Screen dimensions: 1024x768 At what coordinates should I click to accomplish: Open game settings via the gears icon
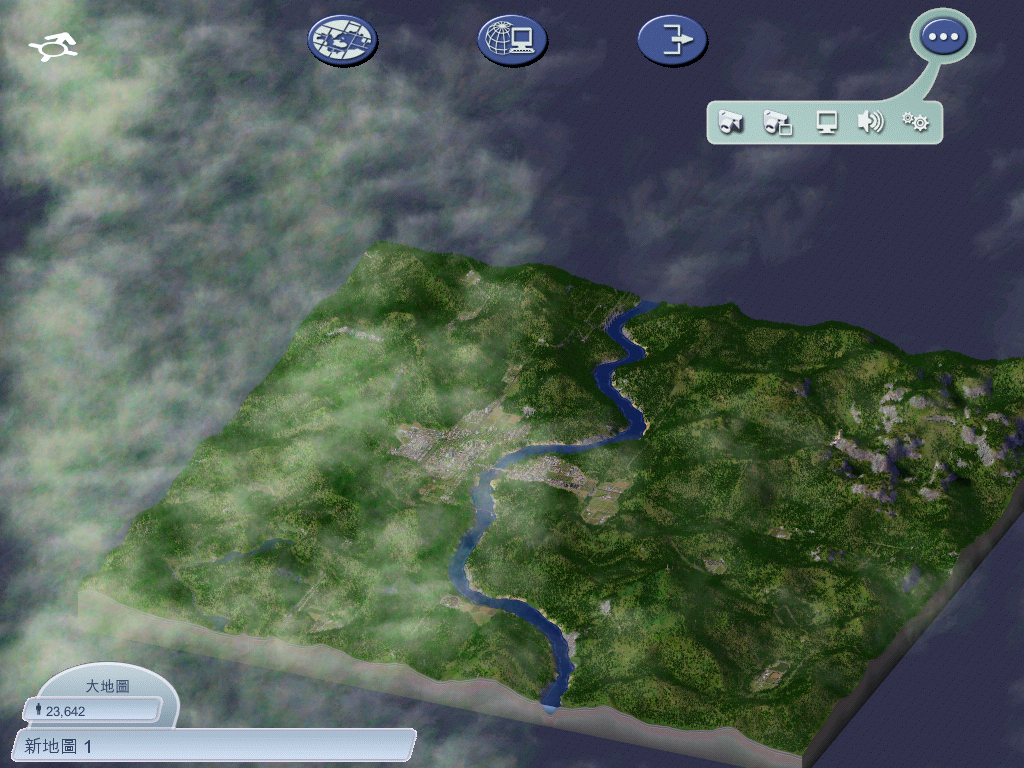point(915,123)
